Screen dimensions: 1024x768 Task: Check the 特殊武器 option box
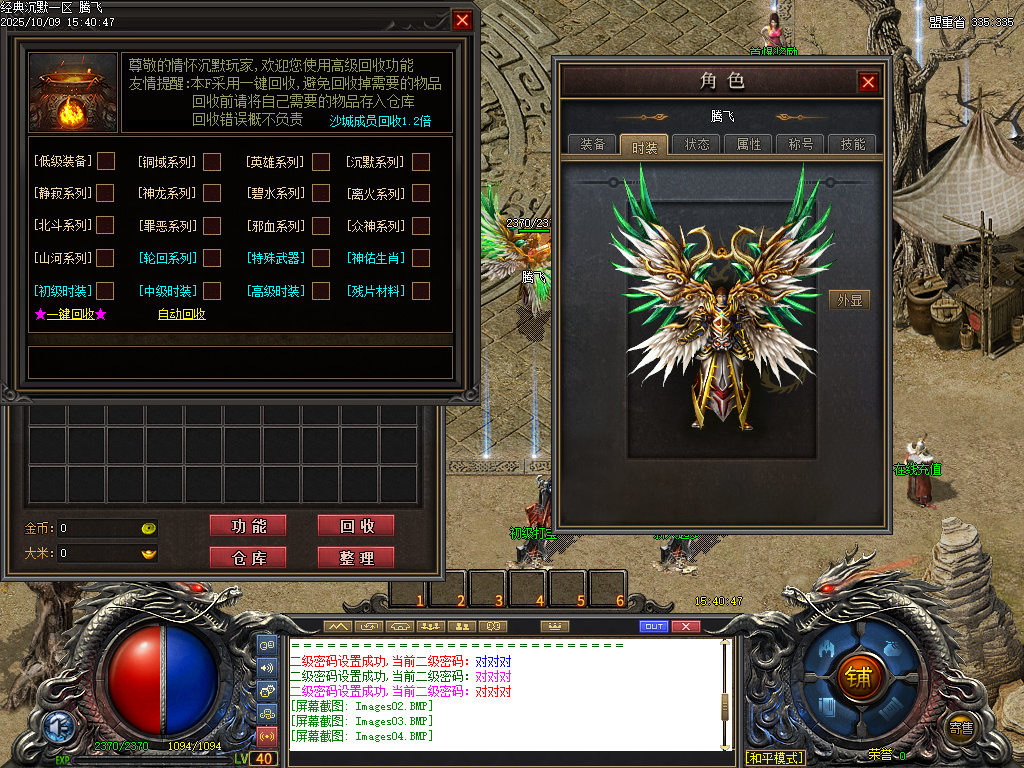click(320, 258)
